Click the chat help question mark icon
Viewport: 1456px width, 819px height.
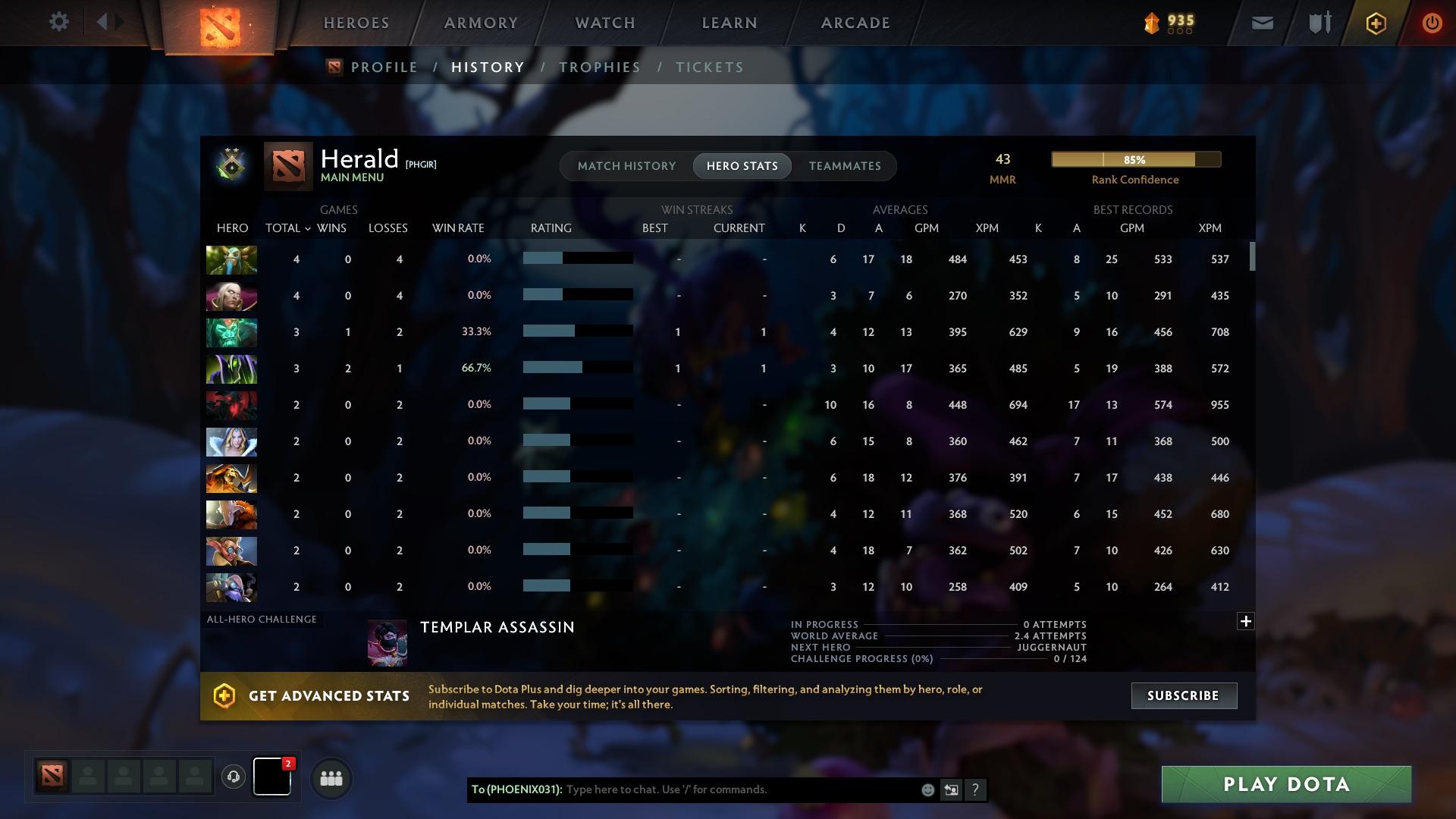[x=975, y=789]
